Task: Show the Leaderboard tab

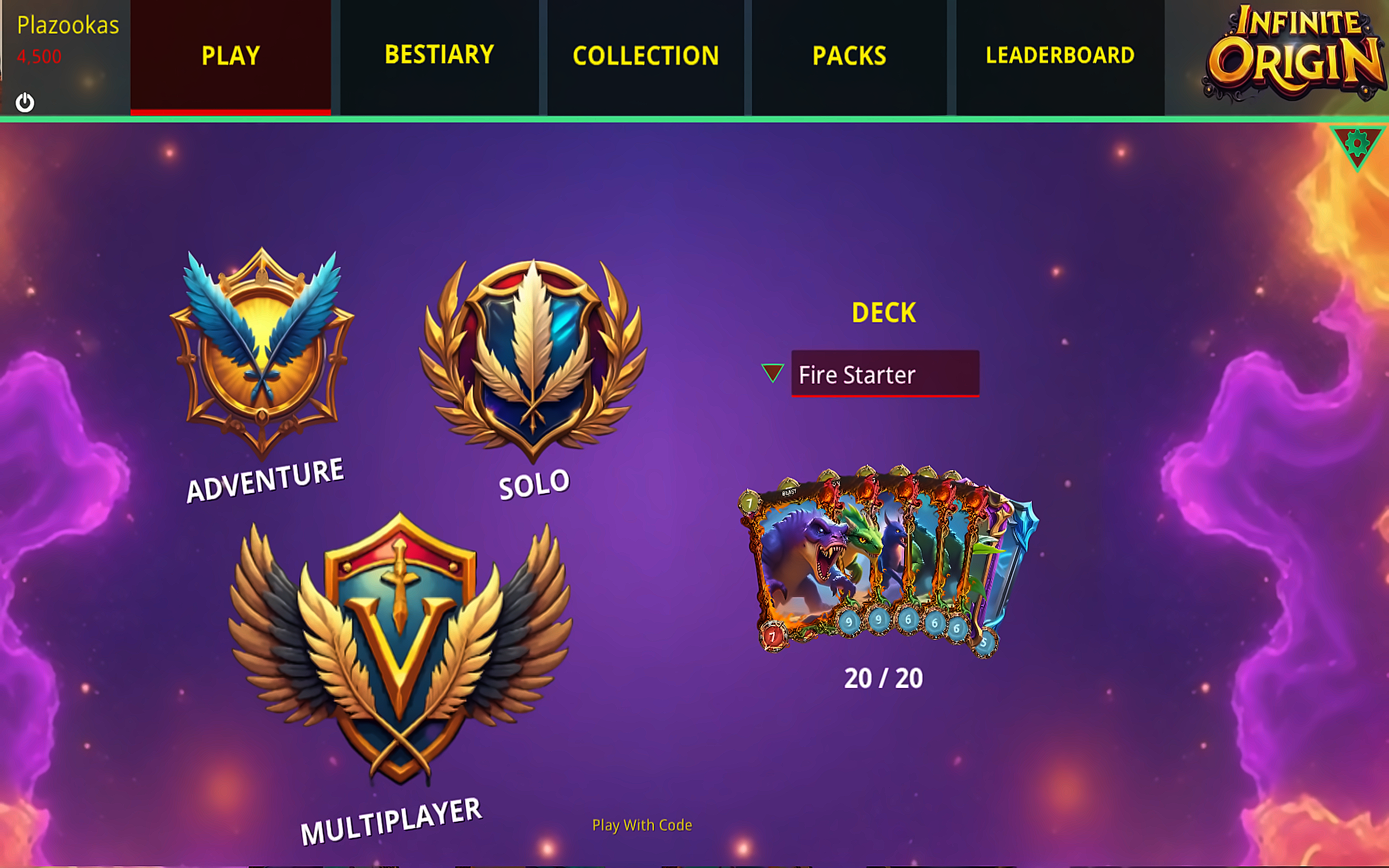Action: click(1060, 56)
